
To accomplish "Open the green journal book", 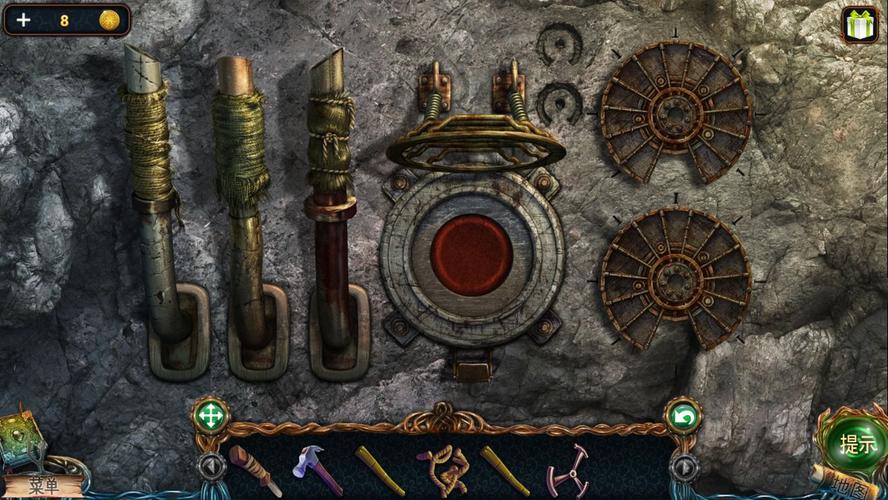I will [22, 440].
